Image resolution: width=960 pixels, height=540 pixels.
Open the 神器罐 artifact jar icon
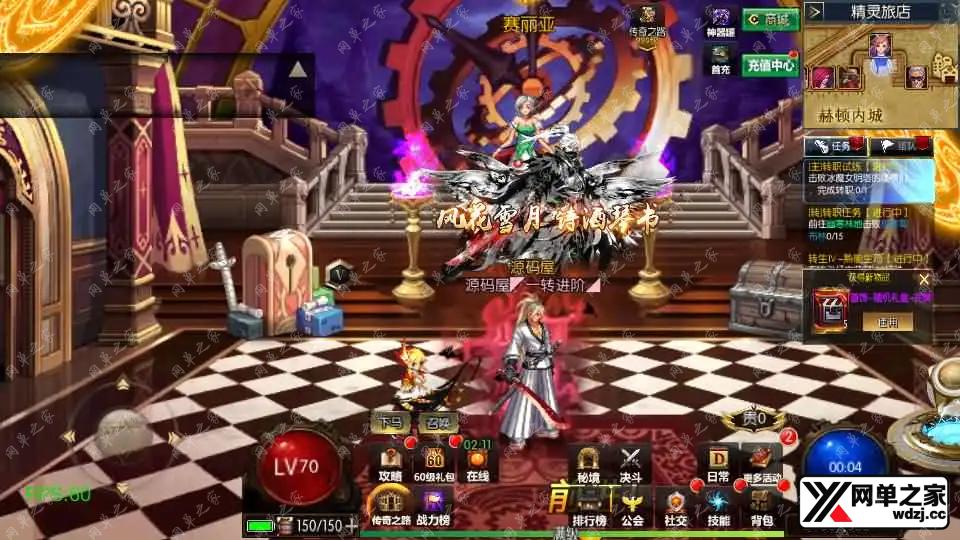[722, 24]
